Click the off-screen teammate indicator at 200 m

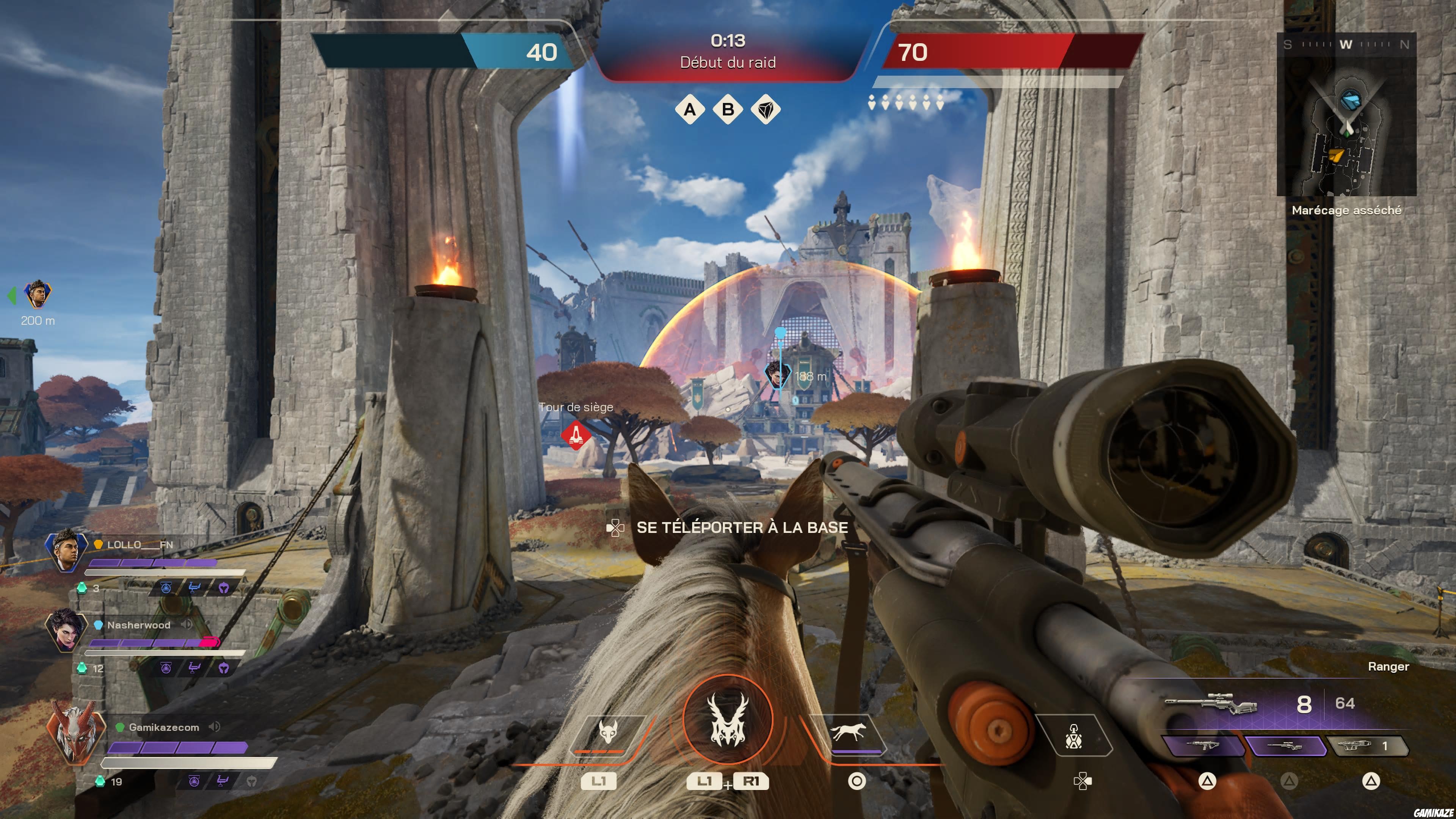pos(37,295)
